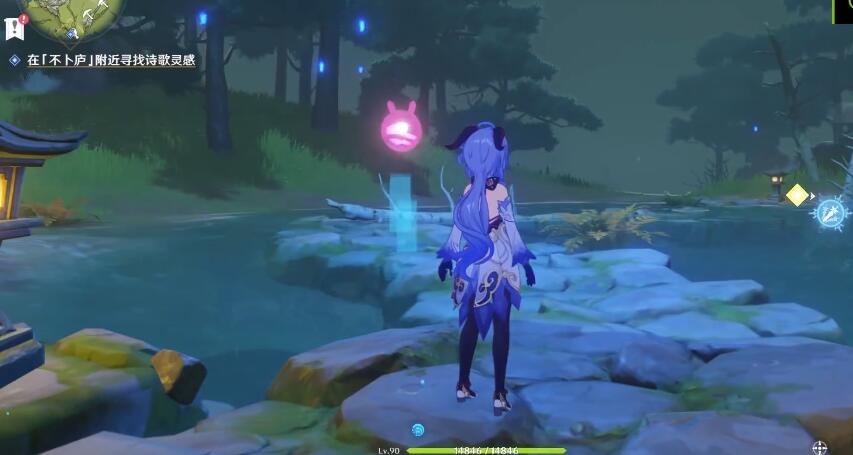Screen dimensions: 853x455
Task: Activate the glowing blue frost arrow icon
Action: coord(831,212)
